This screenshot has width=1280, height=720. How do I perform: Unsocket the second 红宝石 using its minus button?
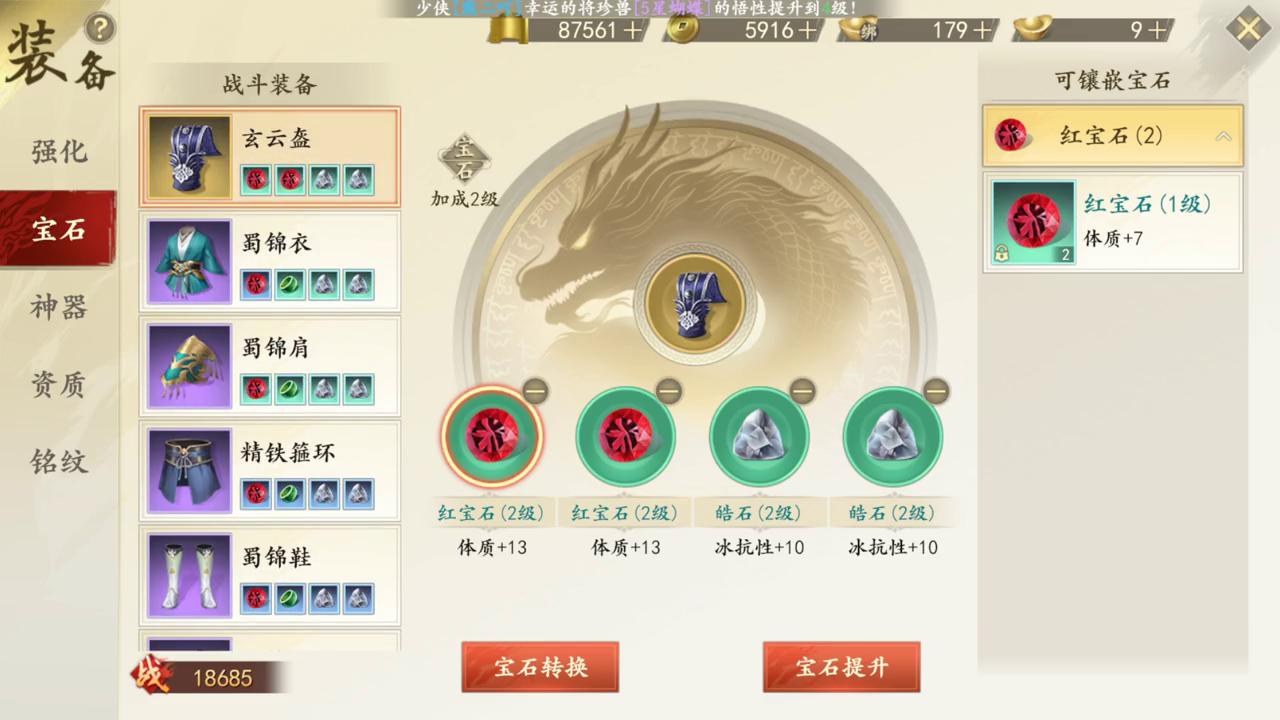click(x=668, y=392)
